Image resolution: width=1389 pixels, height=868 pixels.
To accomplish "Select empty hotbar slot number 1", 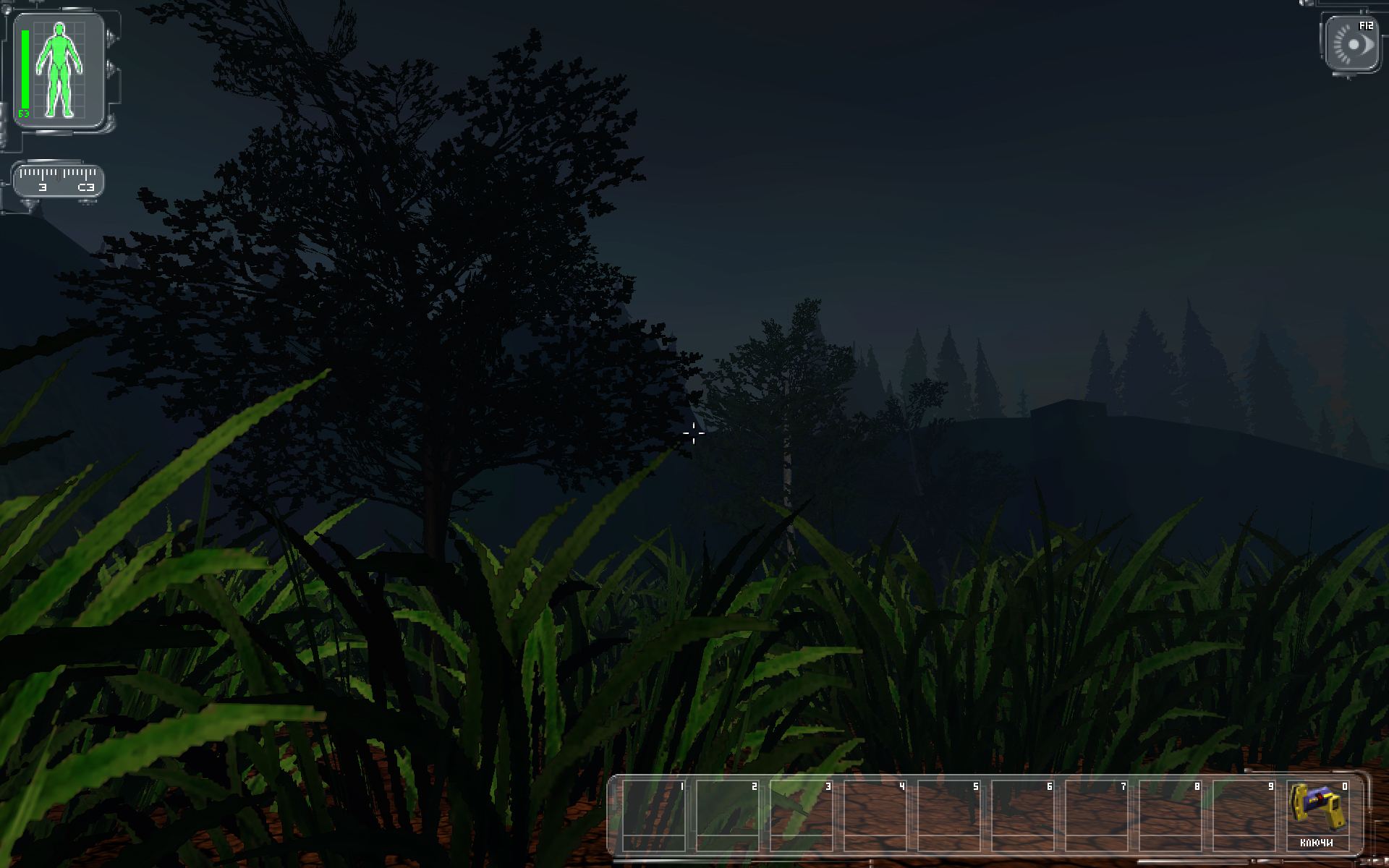I will click(x=654, y=814).
